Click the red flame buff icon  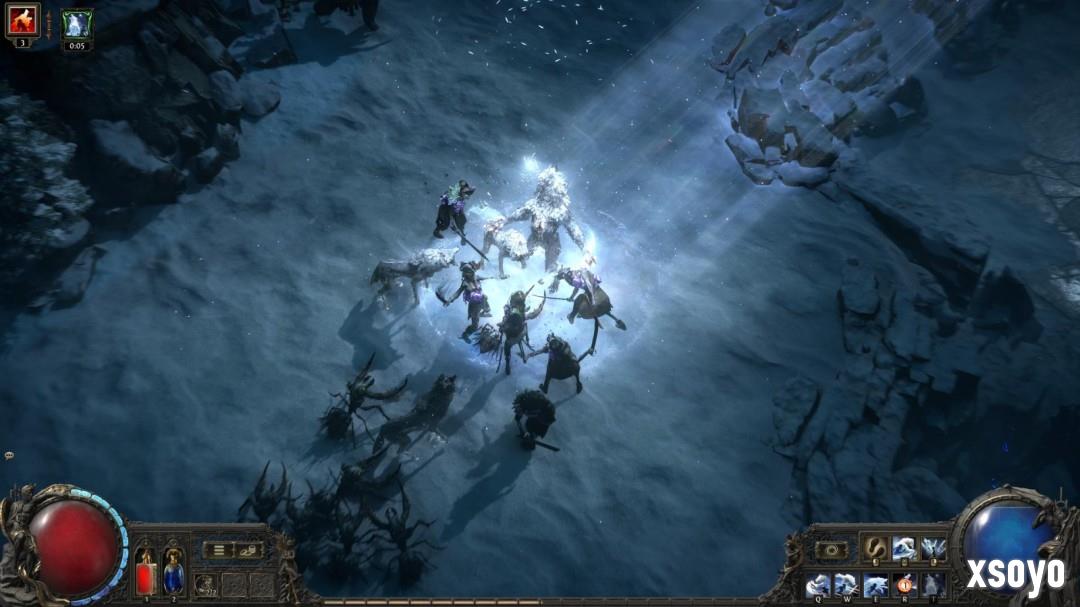coord(22,19)
